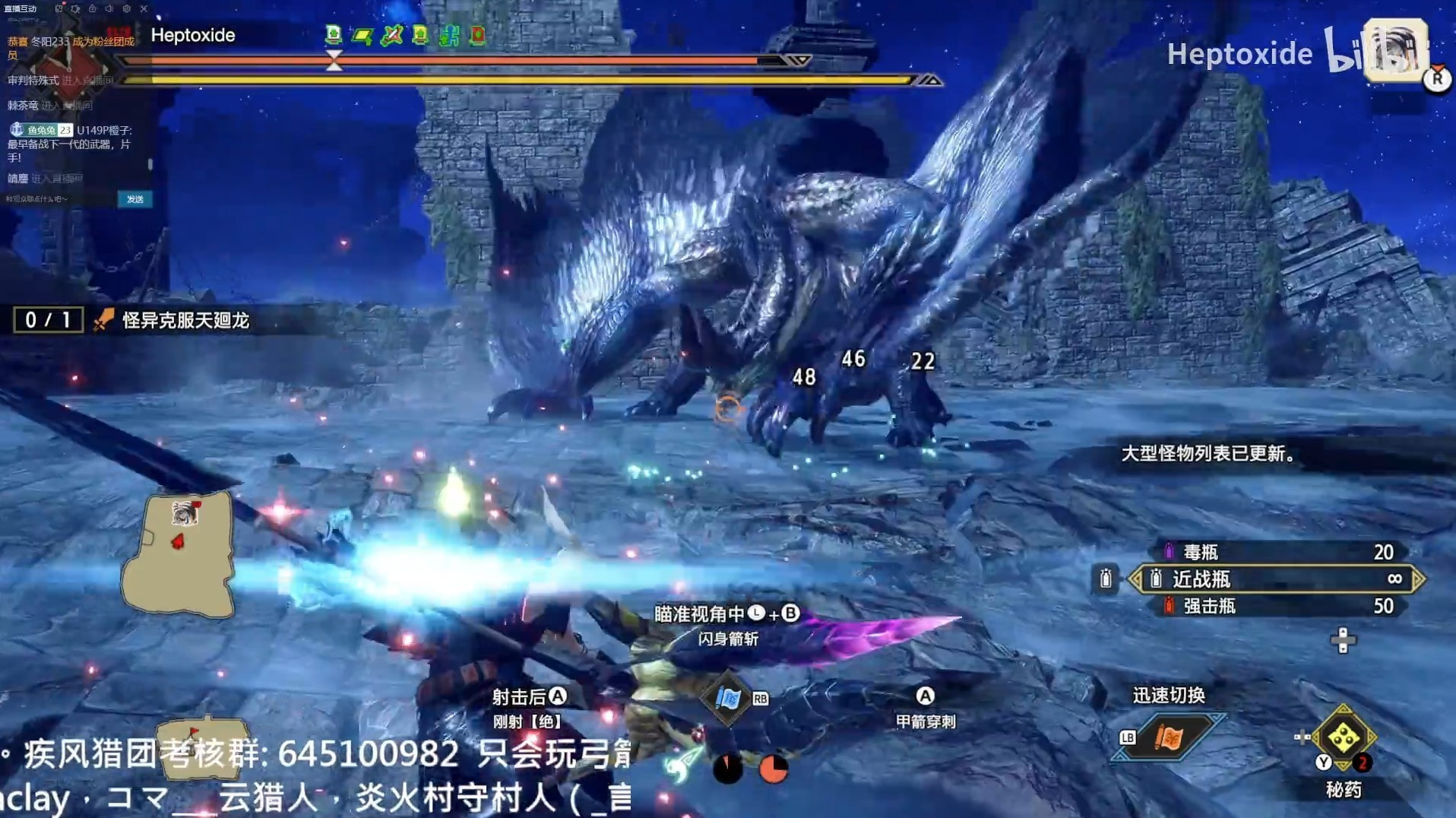Click the 发送 send button in chat

(135, 199)
